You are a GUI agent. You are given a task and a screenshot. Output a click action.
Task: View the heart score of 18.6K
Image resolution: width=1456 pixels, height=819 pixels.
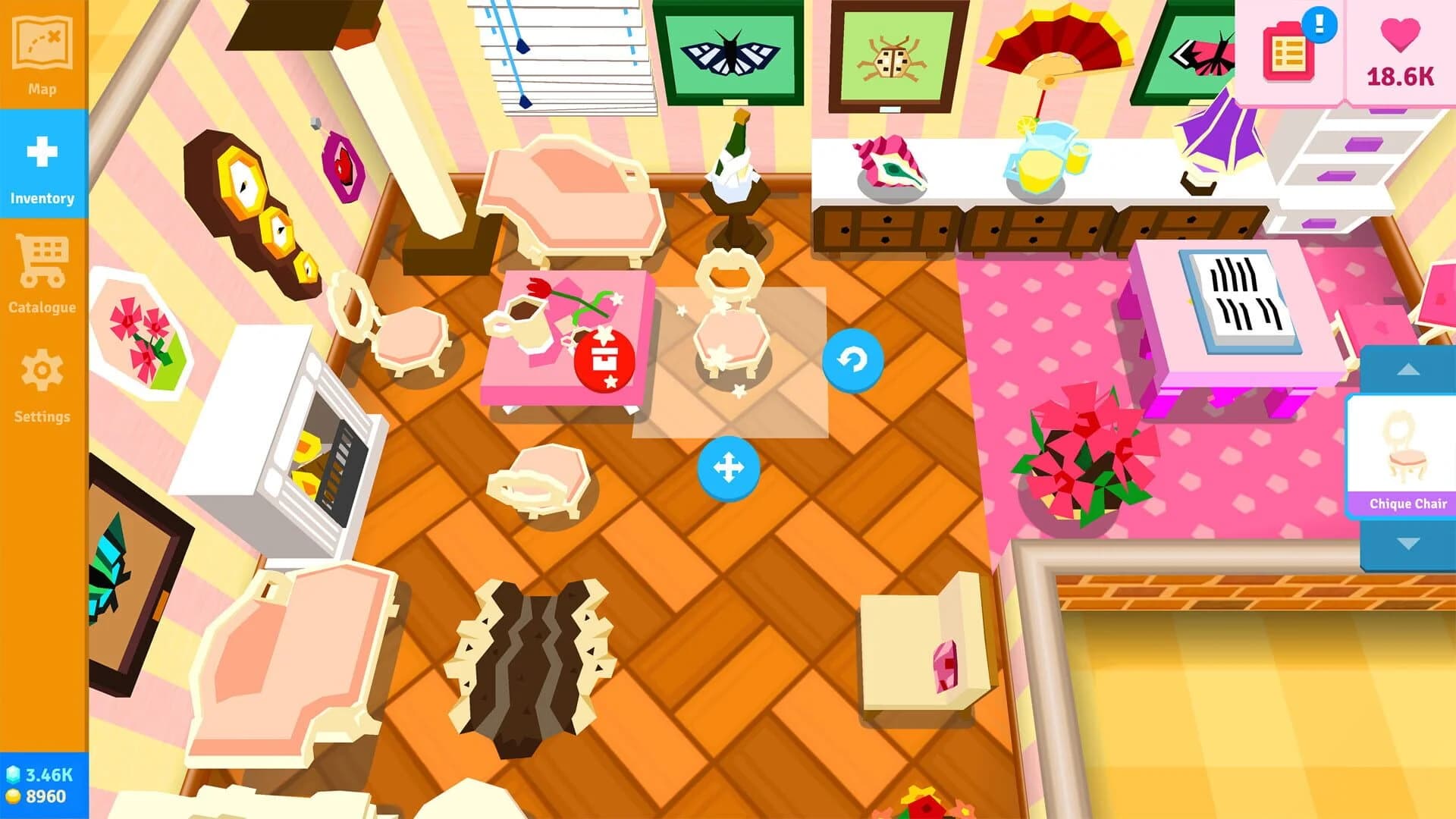1399,53
